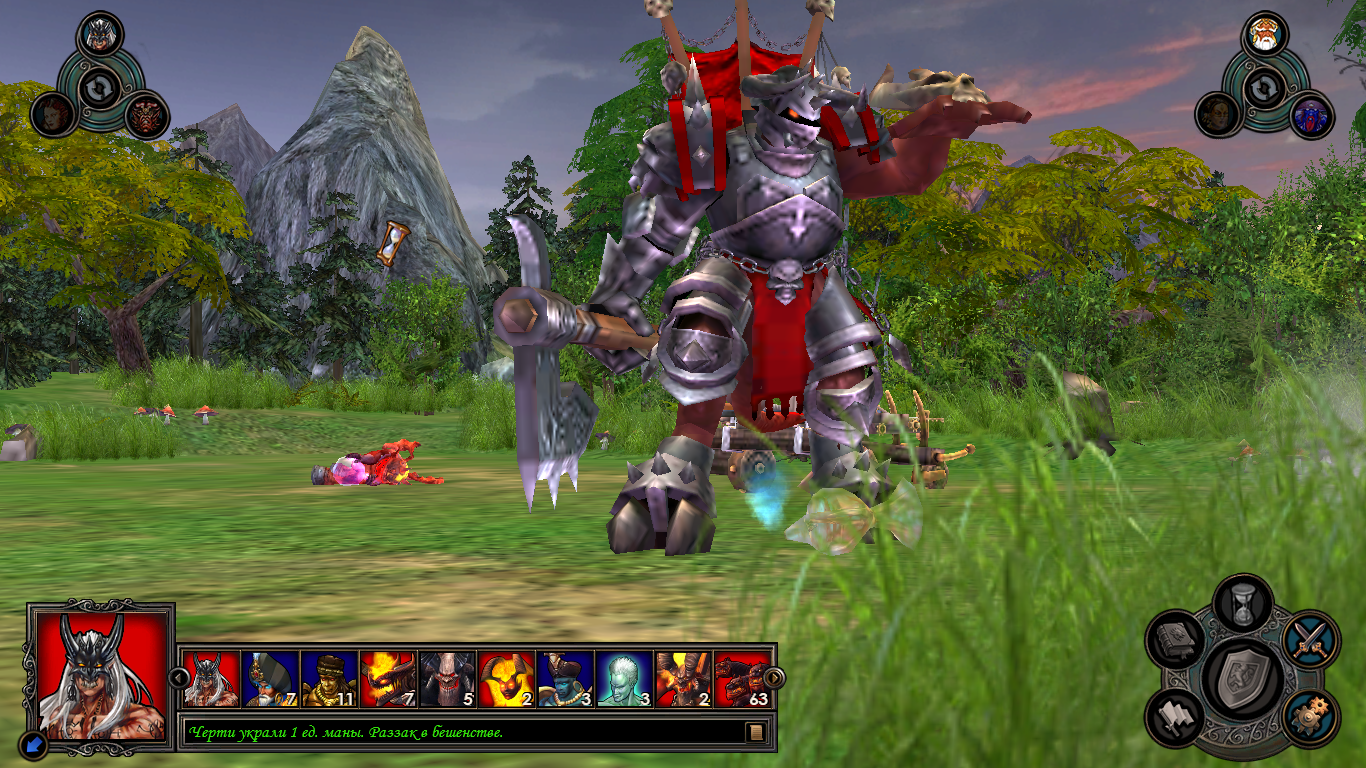Toggle auto-combat with the crossed swords
Screen dimensions: 1366x768
(x=1309, y=638)
